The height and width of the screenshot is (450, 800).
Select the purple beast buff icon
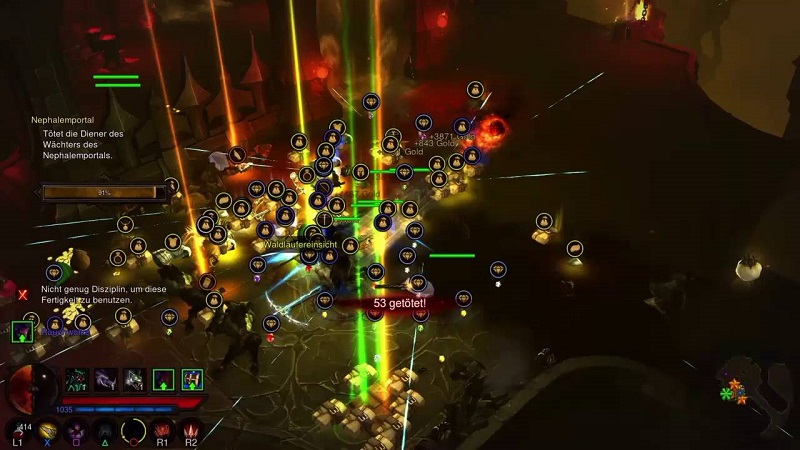click(x=105, y=379)
